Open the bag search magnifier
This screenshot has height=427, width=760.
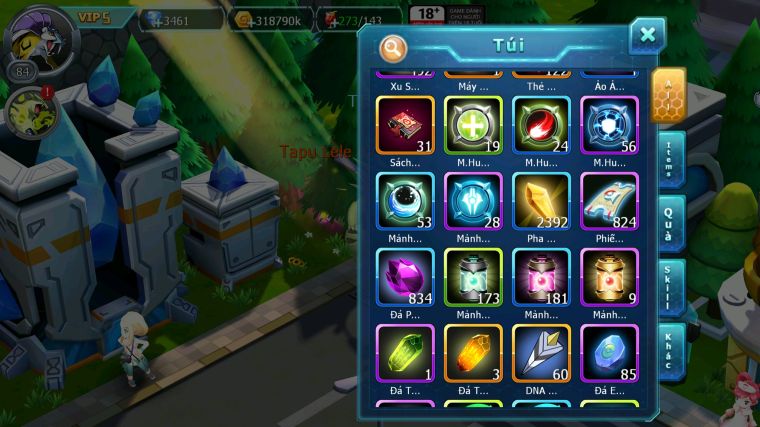click(394, 48)
